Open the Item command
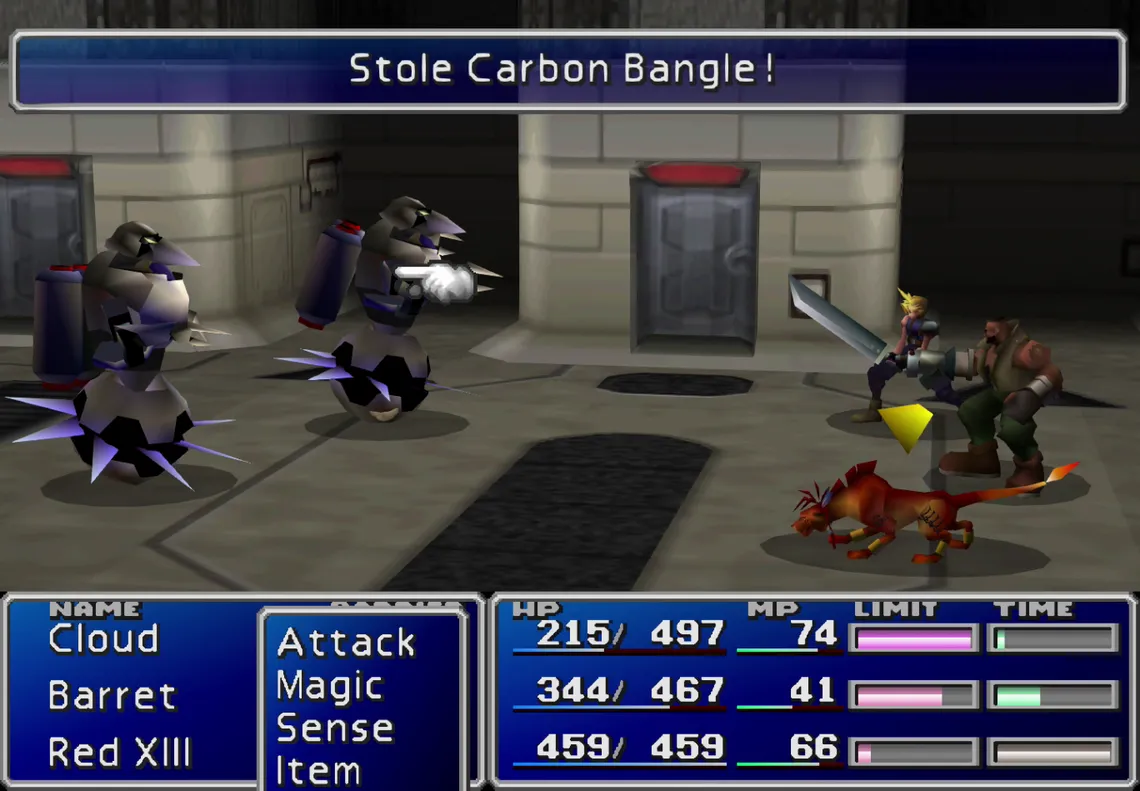 [x=318, y=771]
